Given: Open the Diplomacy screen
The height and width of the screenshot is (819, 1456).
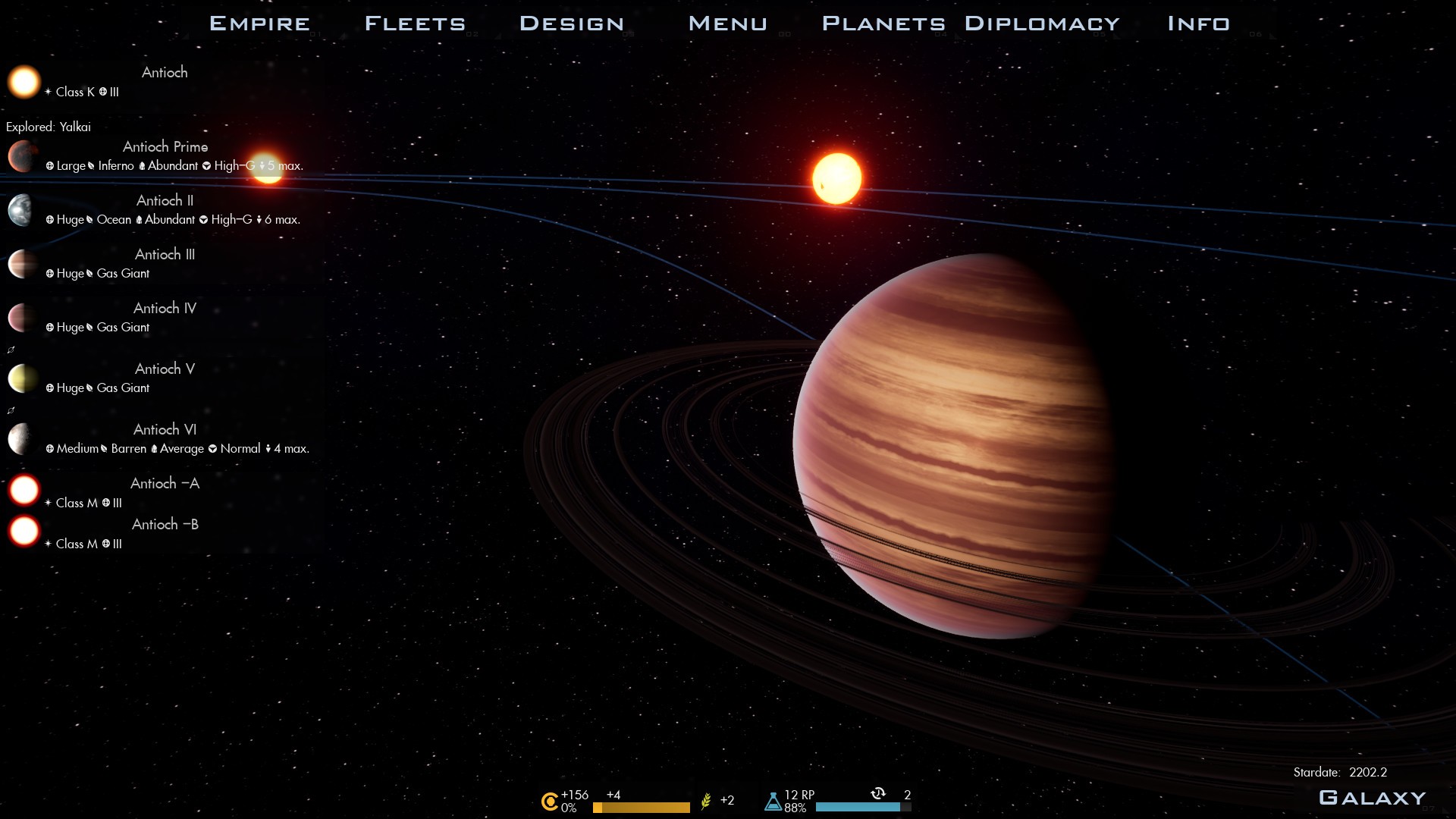Looking at the screenshot, I should click(x=1042, y=24).
